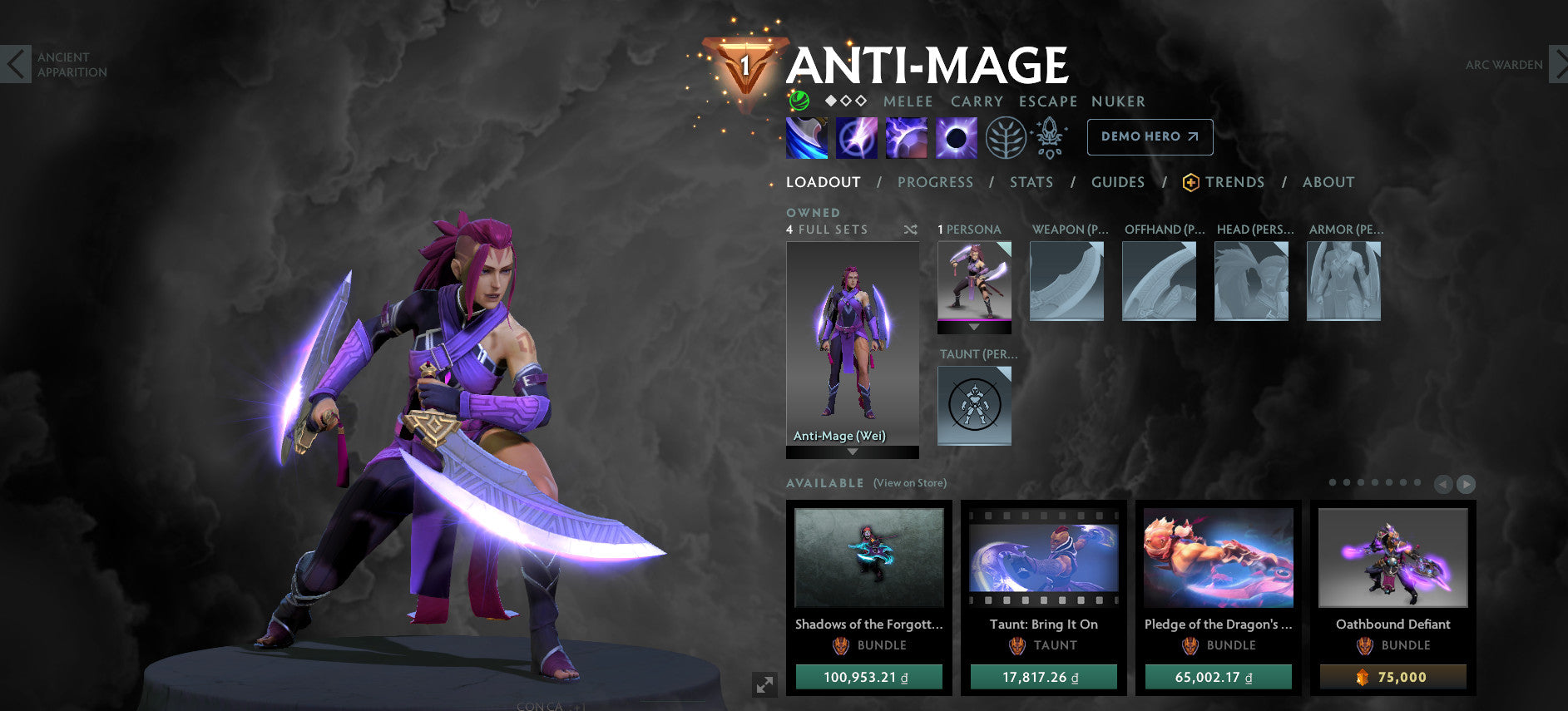Select the Oathbound Defiant bundle thumbnail
The height and width of the screenshot is (711, 1568).
(1392, 558)
